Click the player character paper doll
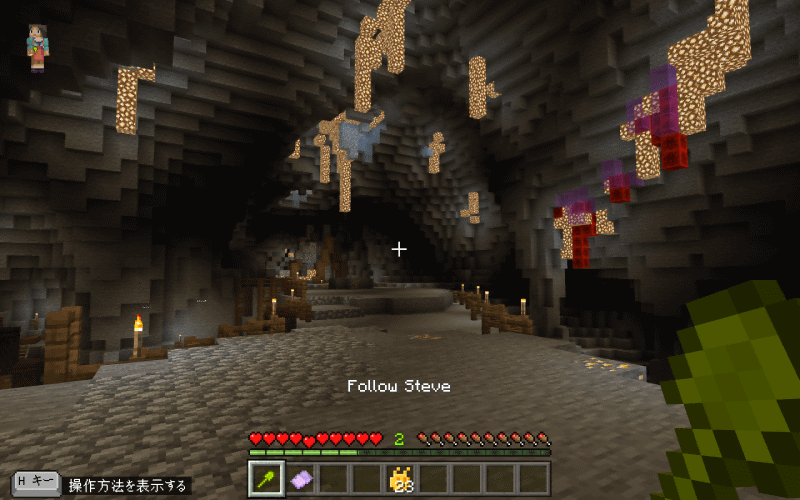This screenshot has height=500, width=800. (38, 48)
